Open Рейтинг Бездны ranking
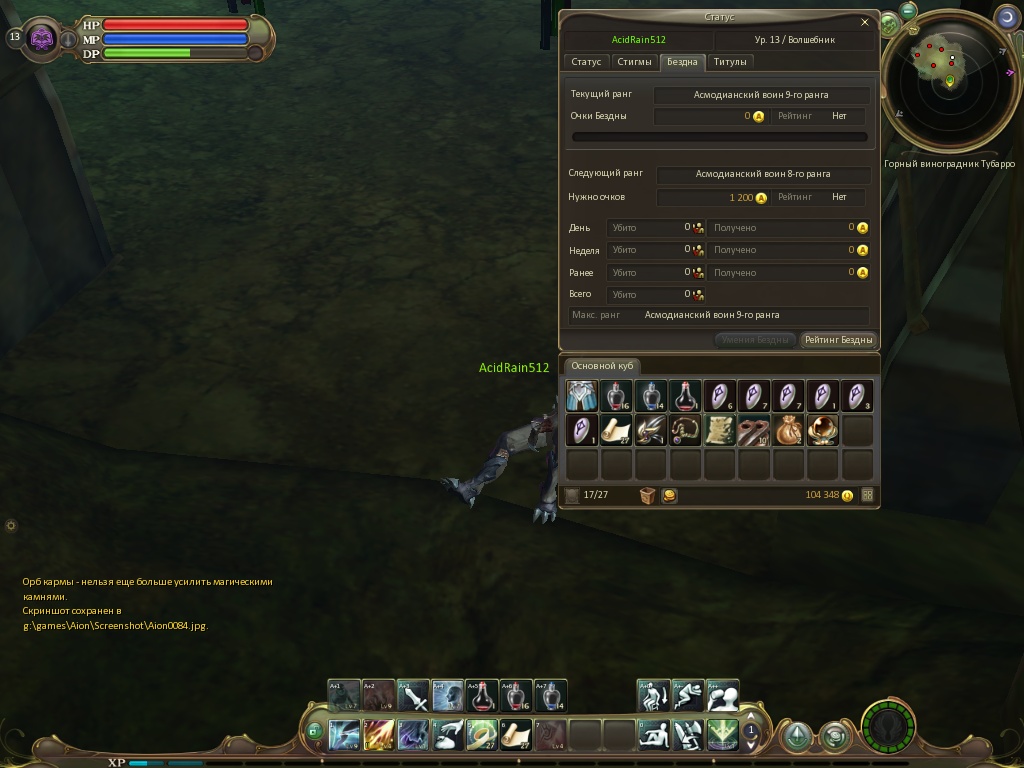Viewport: 1024px width, 768px height. (838, 340)
